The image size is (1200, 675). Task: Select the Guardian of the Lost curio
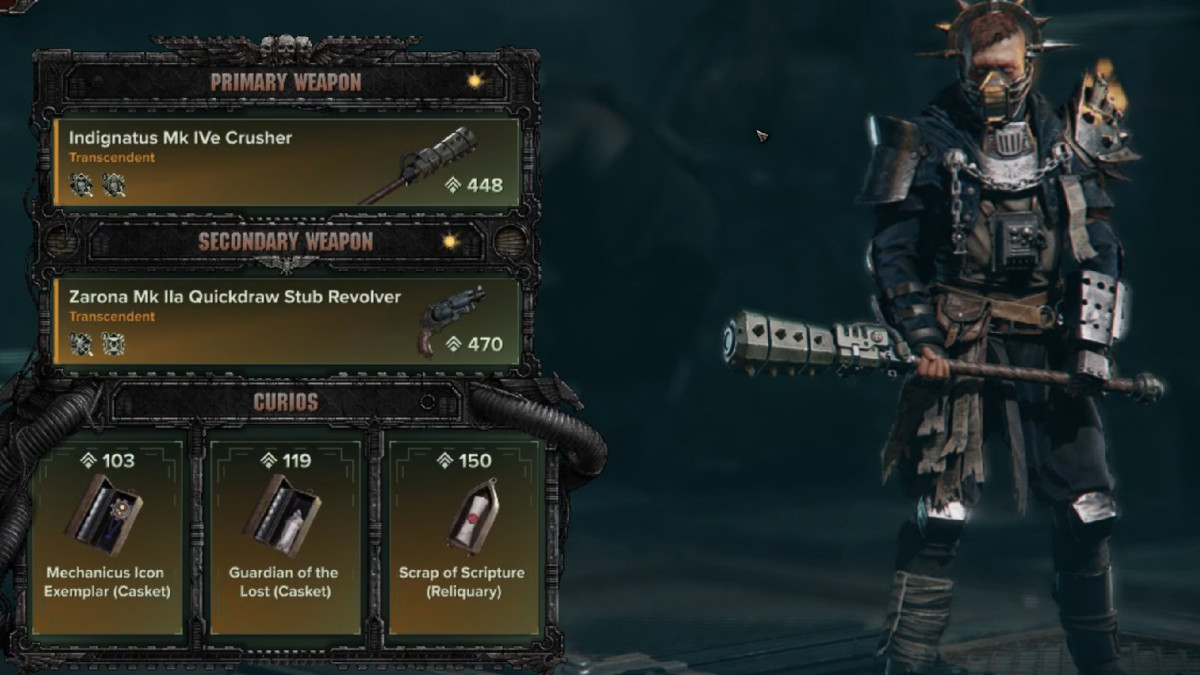284,535
